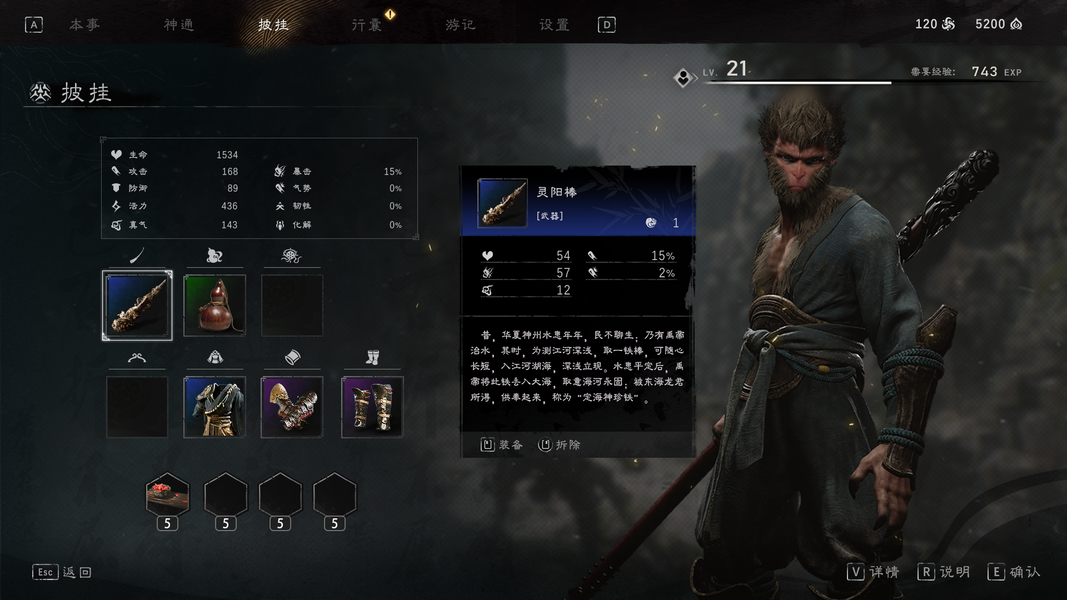Click 拆除 to dismantle the item
The image size is (1067, 600).
pos(560,445)
